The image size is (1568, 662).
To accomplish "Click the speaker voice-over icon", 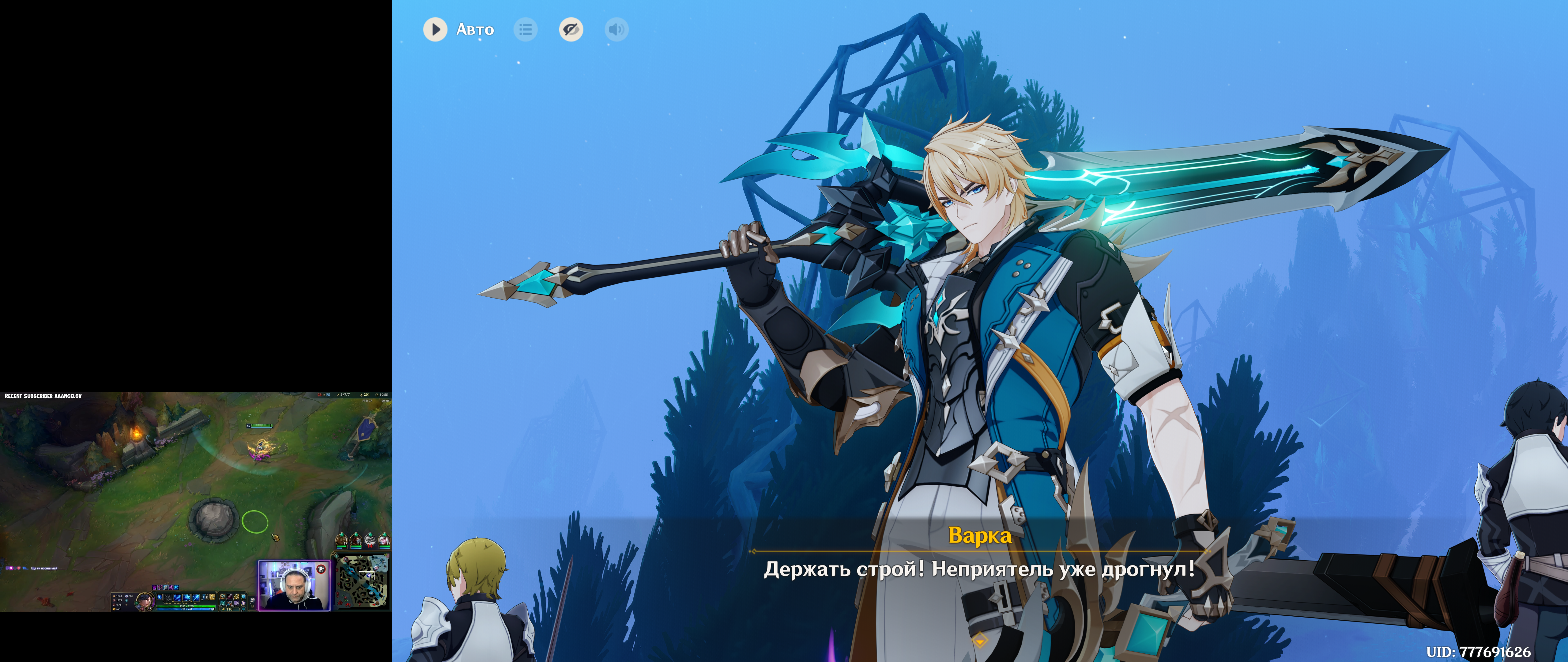I will pyautogui.click(x=616, y=29).
